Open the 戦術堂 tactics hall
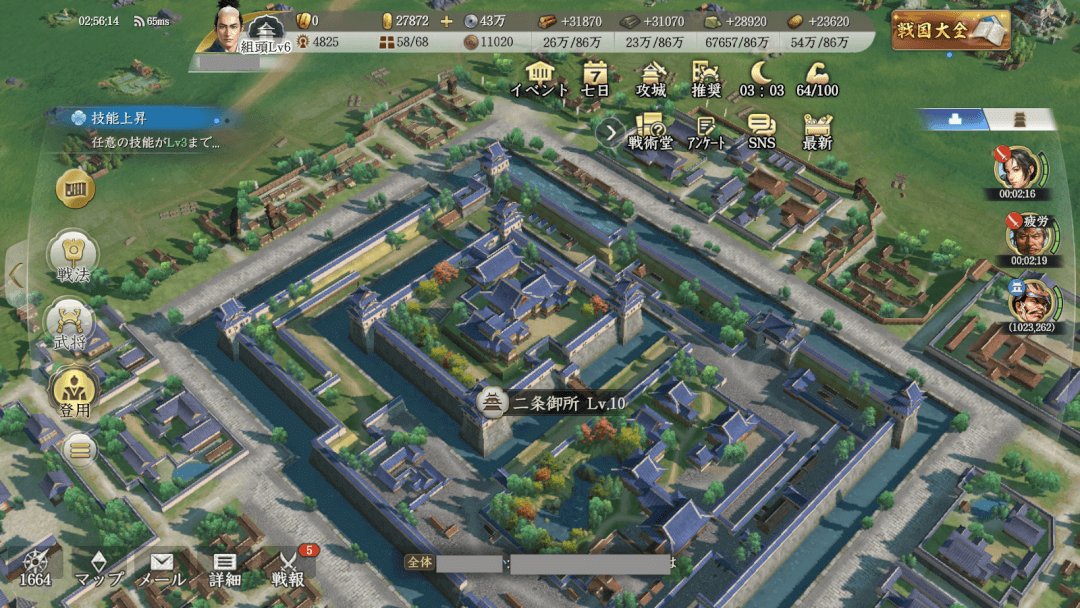The width and height of the screenshot is (1080, 608). [650, 131]
